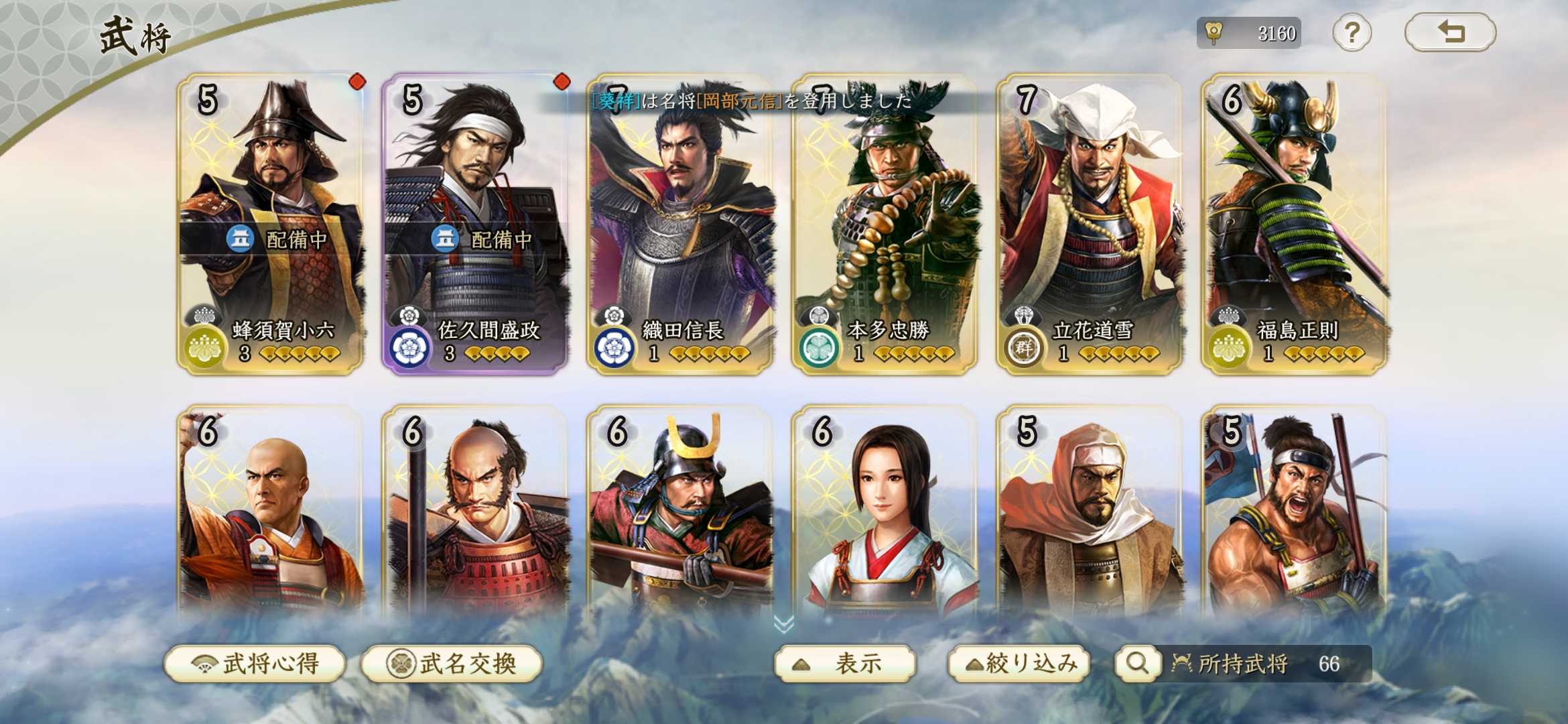Go back with the return arrow button
This screenshot has height=724, width=1568.
[x=1450, y=32]
